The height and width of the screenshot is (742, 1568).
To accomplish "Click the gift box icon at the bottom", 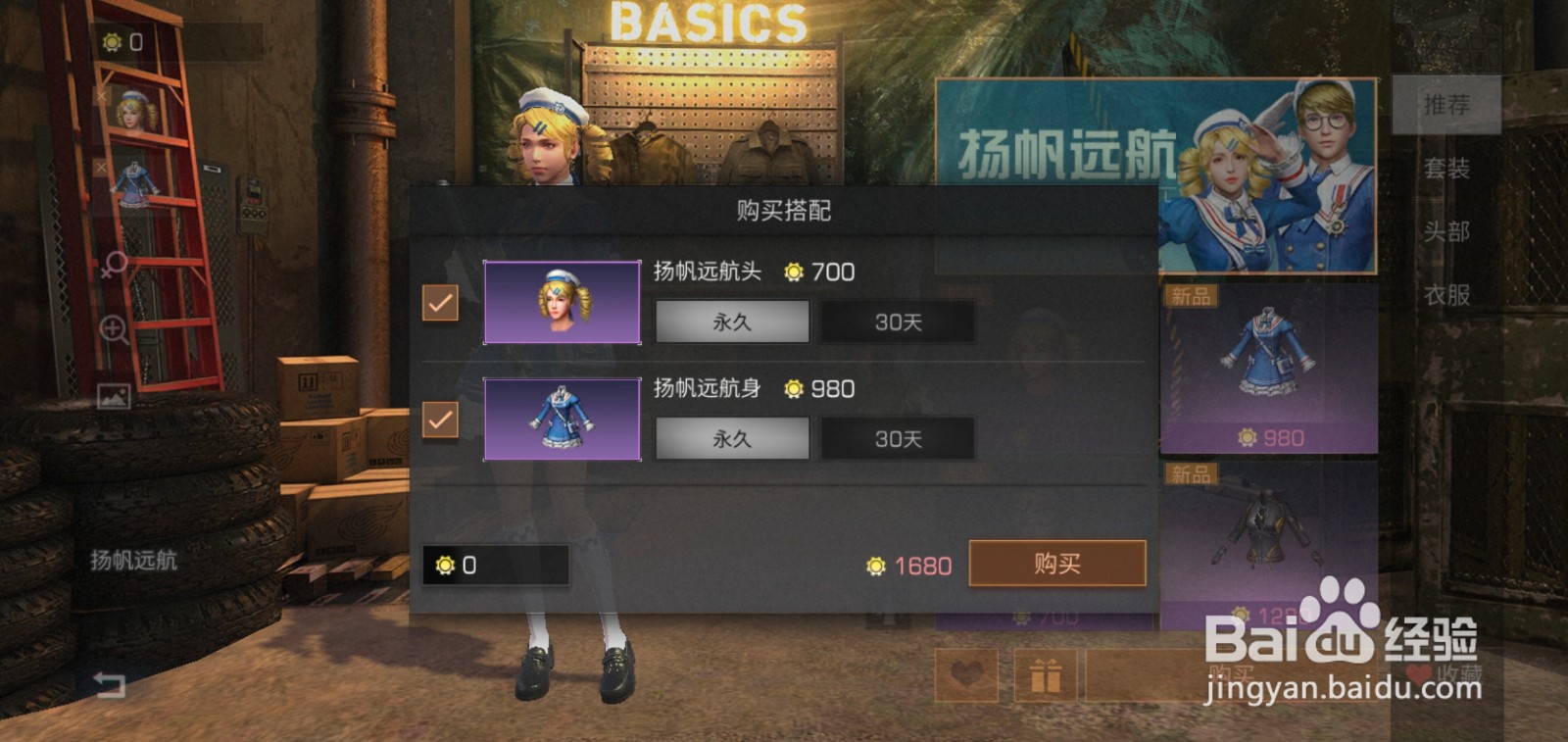I will coord(1047,676).
